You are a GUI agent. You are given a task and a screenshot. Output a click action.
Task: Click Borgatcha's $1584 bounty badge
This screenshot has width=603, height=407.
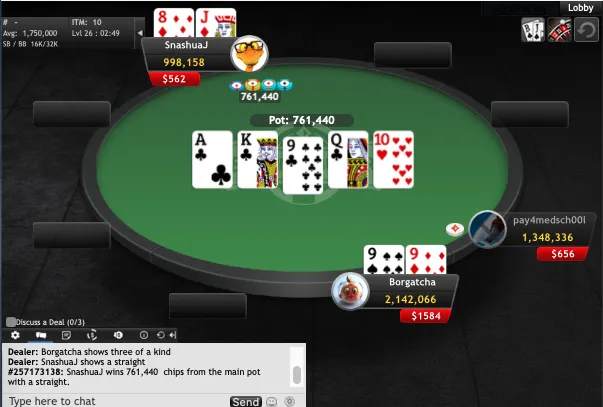(424, 316)
